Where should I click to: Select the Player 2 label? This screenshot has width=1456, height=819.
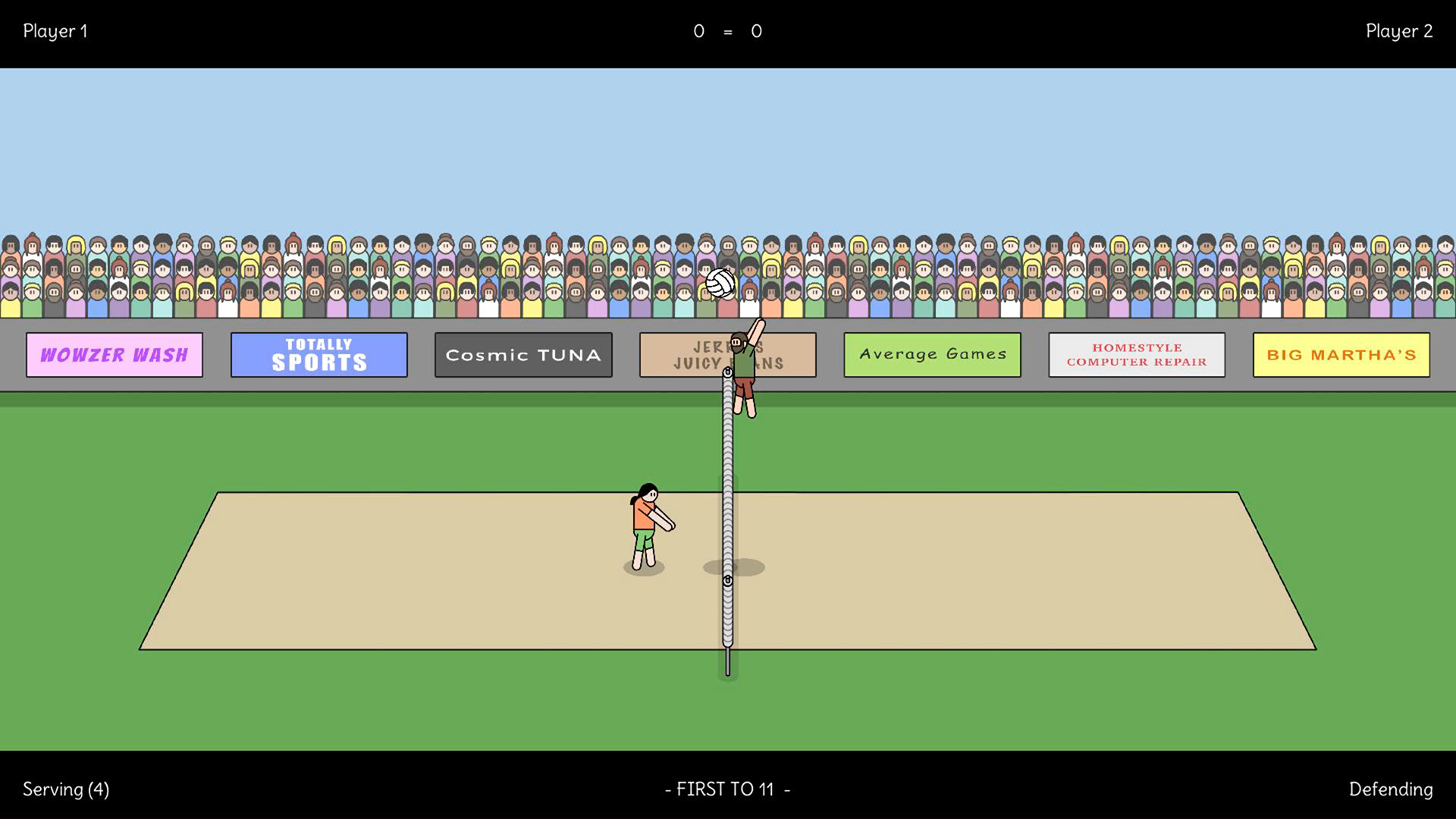1399,31
